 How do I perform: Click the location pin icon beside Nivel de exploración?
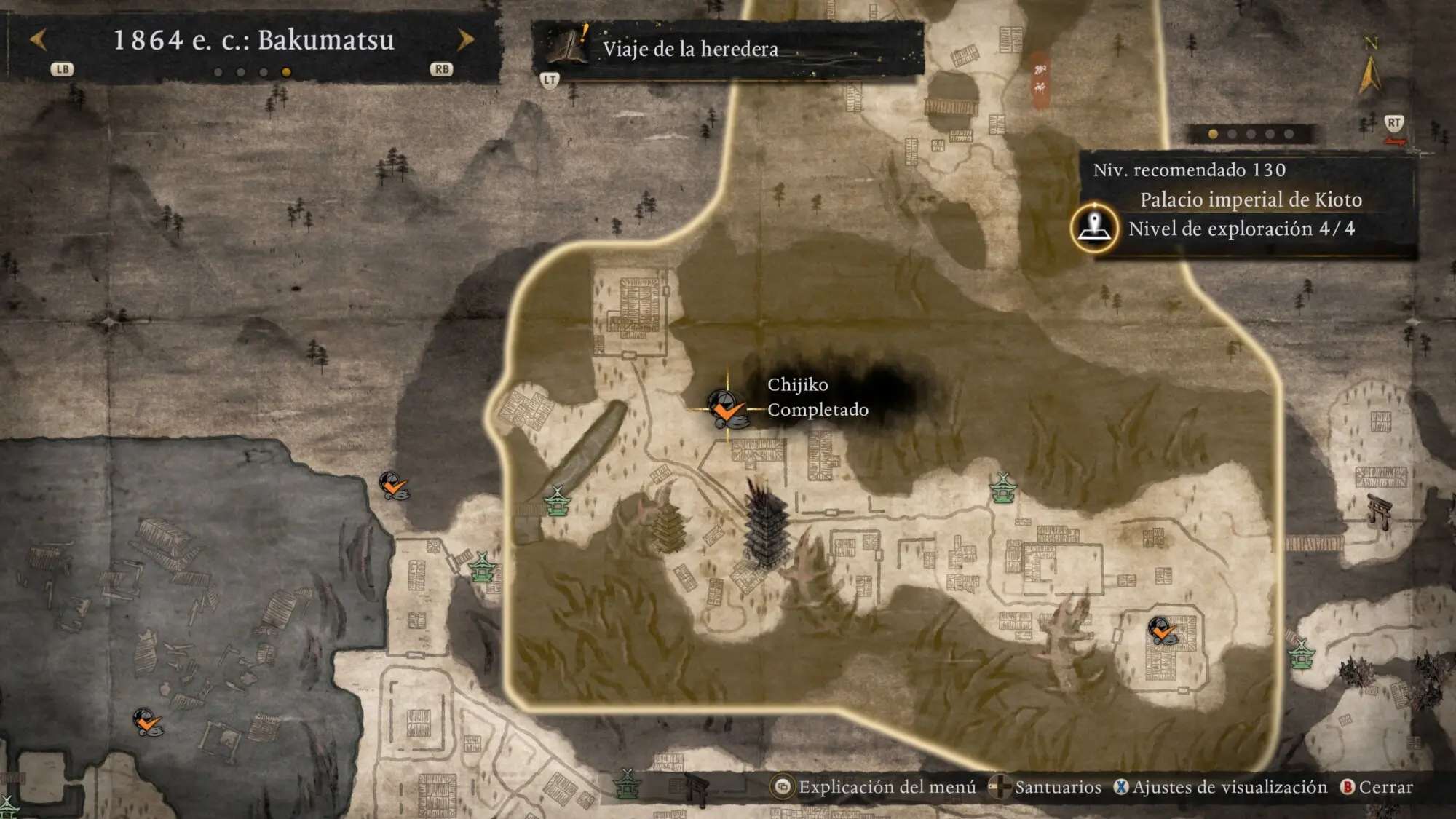[x=1094, y=228]
